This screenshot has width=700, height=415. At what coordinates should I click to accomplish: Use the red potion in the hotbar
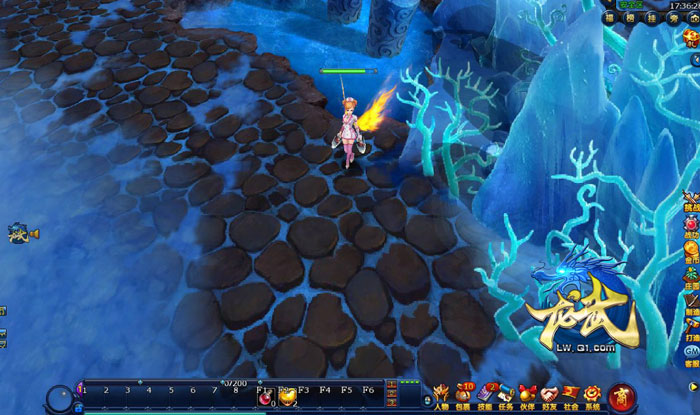[x=267, y=398]
